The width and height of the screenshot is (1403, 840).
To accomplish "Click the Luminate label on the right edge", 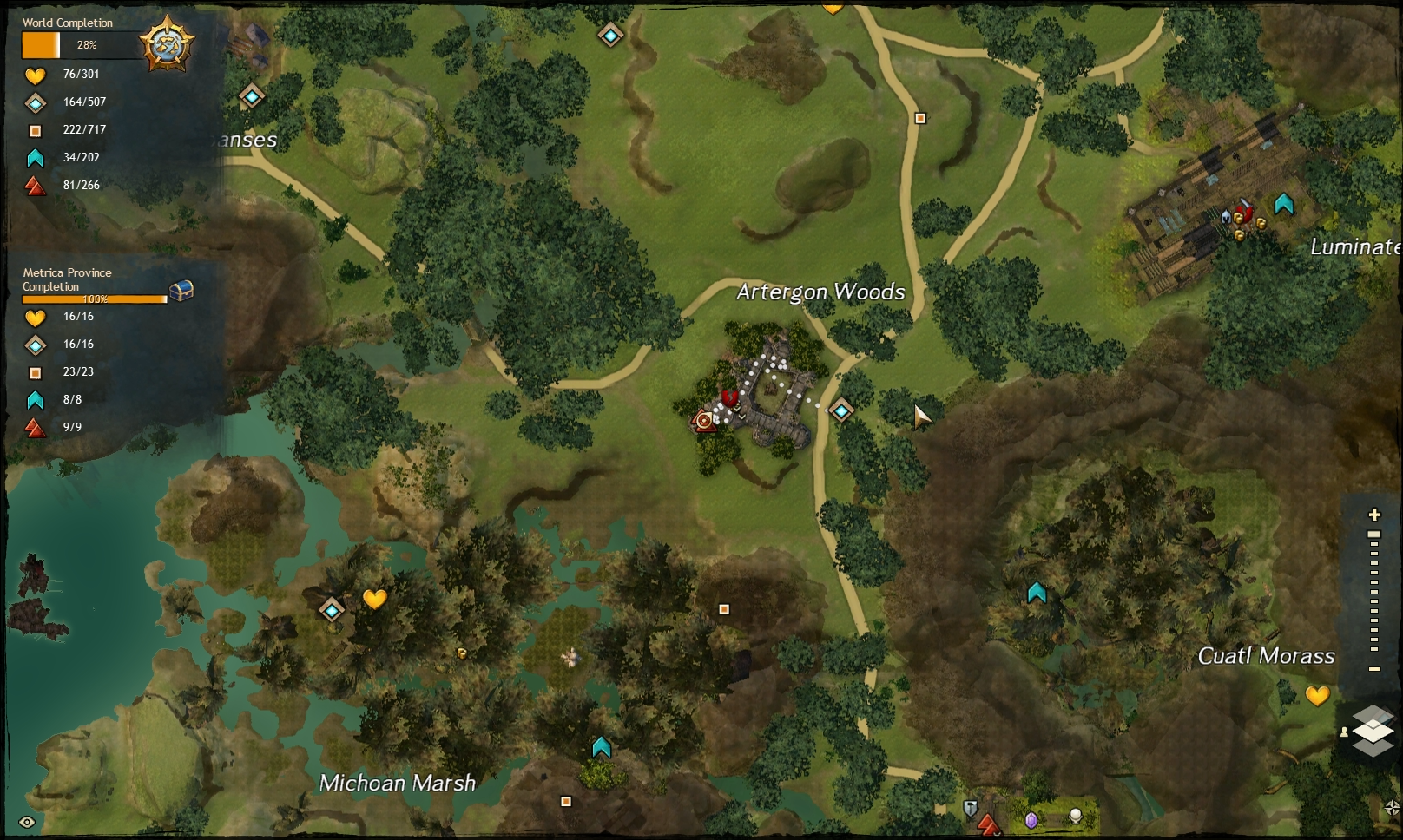I will pyautogui.click(x=1354, y=247).
